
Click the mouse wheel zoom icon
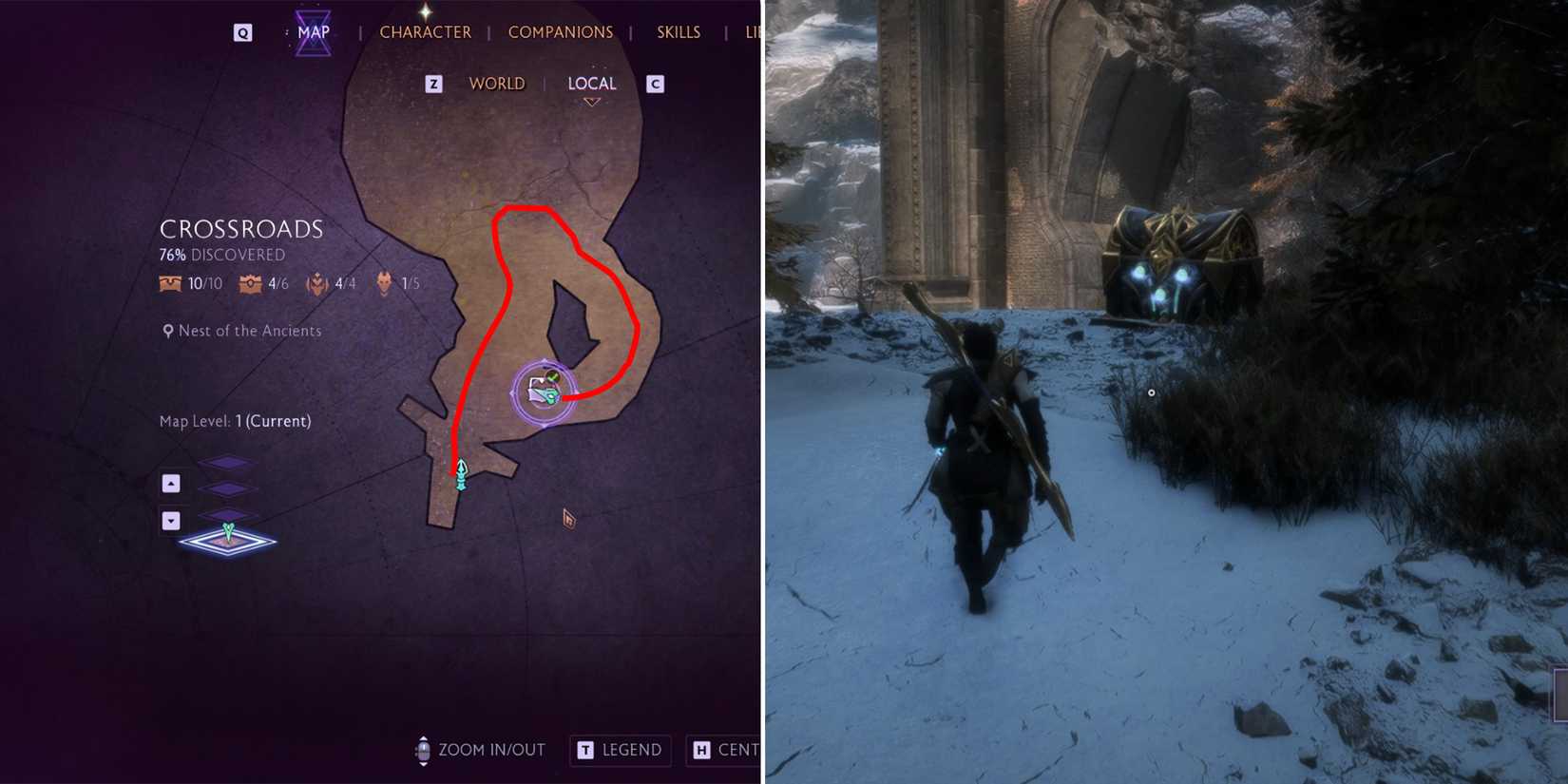coord(421,751)
